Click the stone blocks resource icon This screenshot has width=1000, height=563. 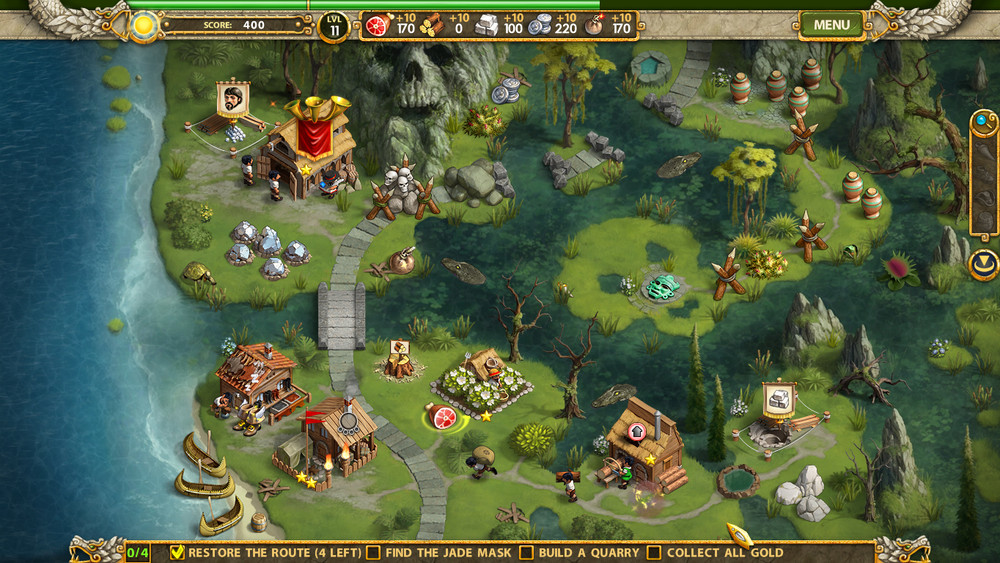click(x=486, y=25)
